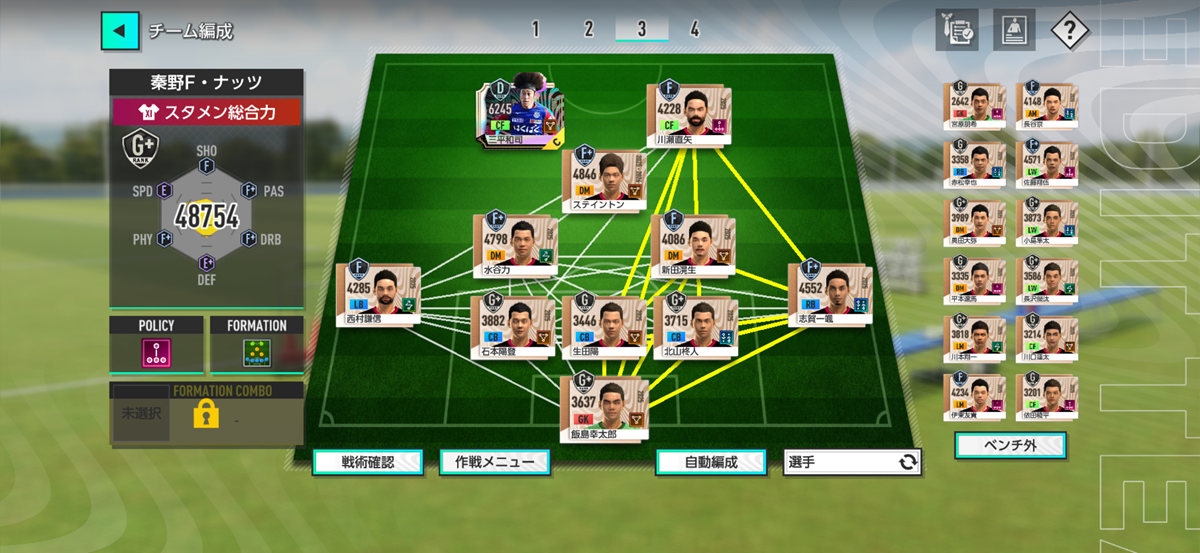Image resolution: width=1200 pixels, height=553 pixels.
Task: Click the 戦術確認 button
Action: (x=367, y=462)
